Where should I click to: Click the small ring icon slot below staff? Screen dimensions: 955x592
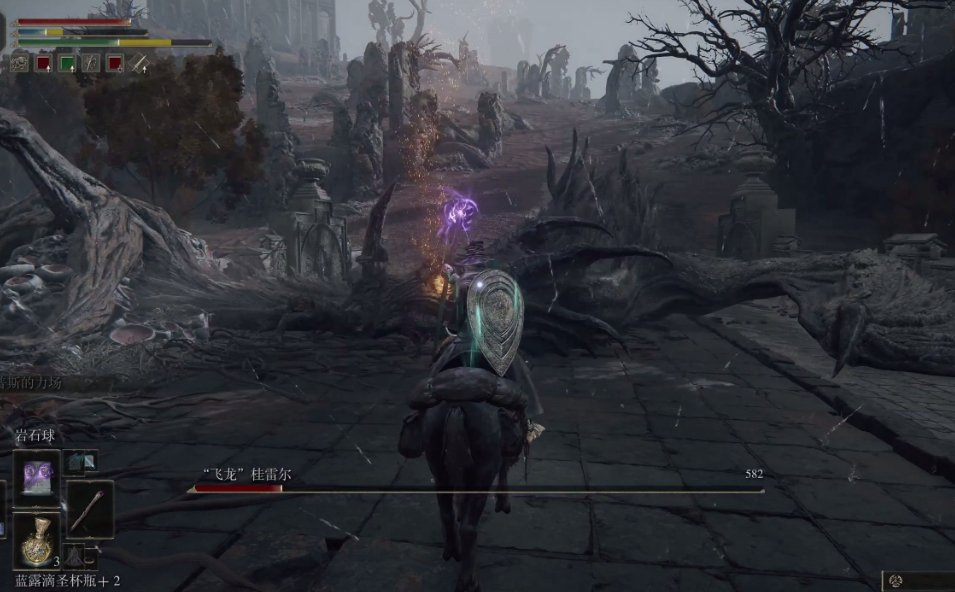pos(89,557)
